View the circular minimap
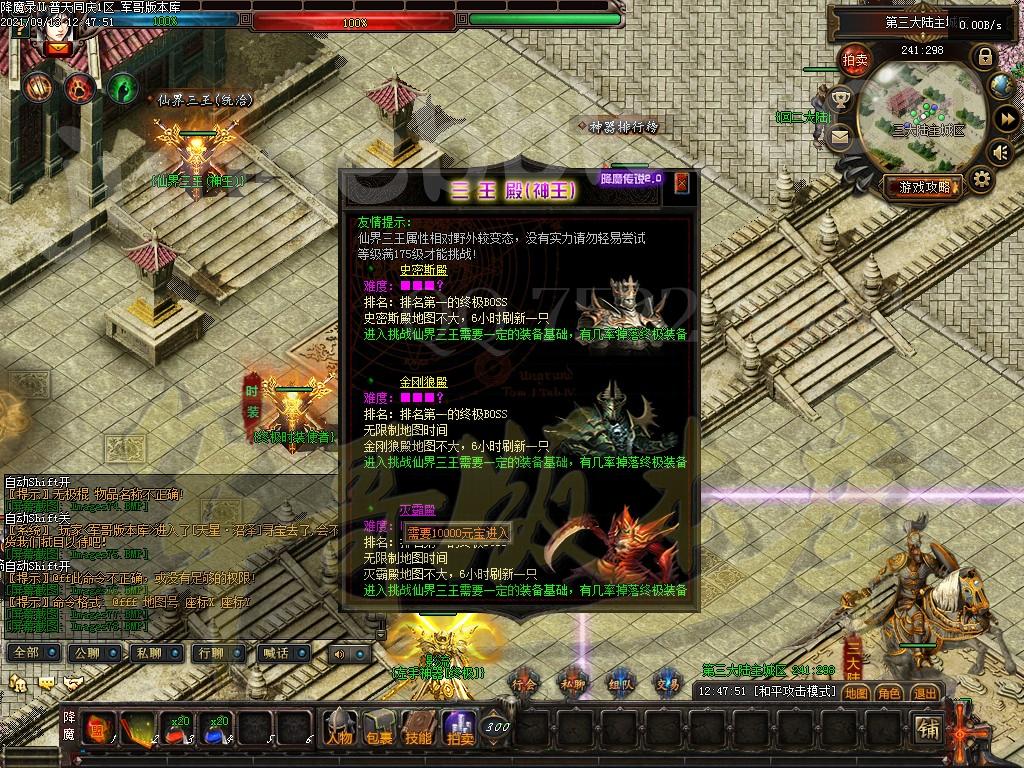The image size is (1024, 768). tap(922, 115)
